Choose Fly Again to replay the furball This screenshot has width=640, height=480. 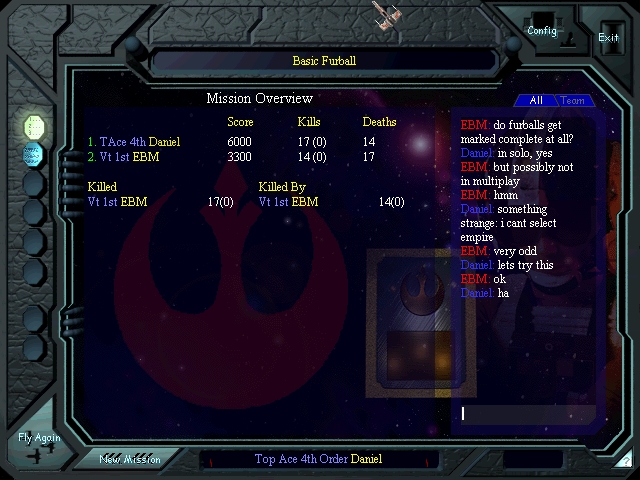click(x=39, y=442)
